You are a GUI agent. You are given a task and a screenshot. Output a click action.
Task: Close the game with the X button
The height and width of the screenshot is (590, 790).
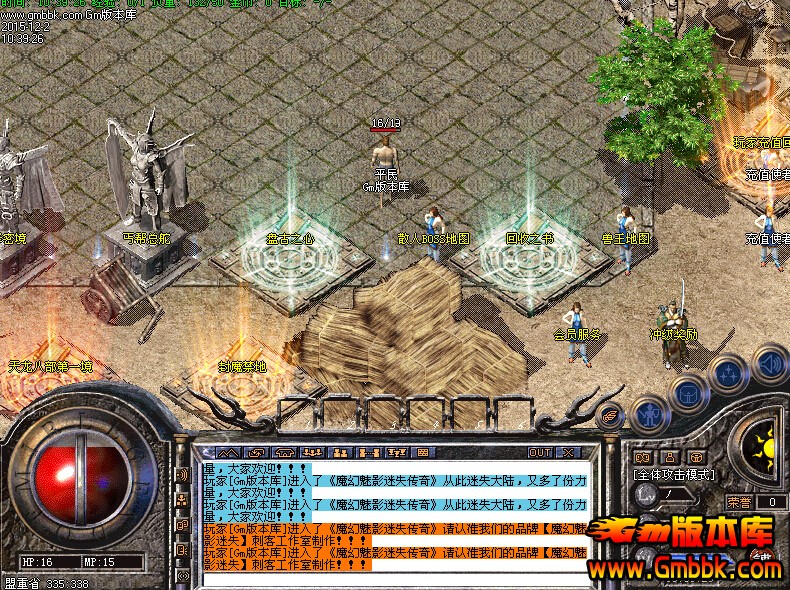(568, 452)
